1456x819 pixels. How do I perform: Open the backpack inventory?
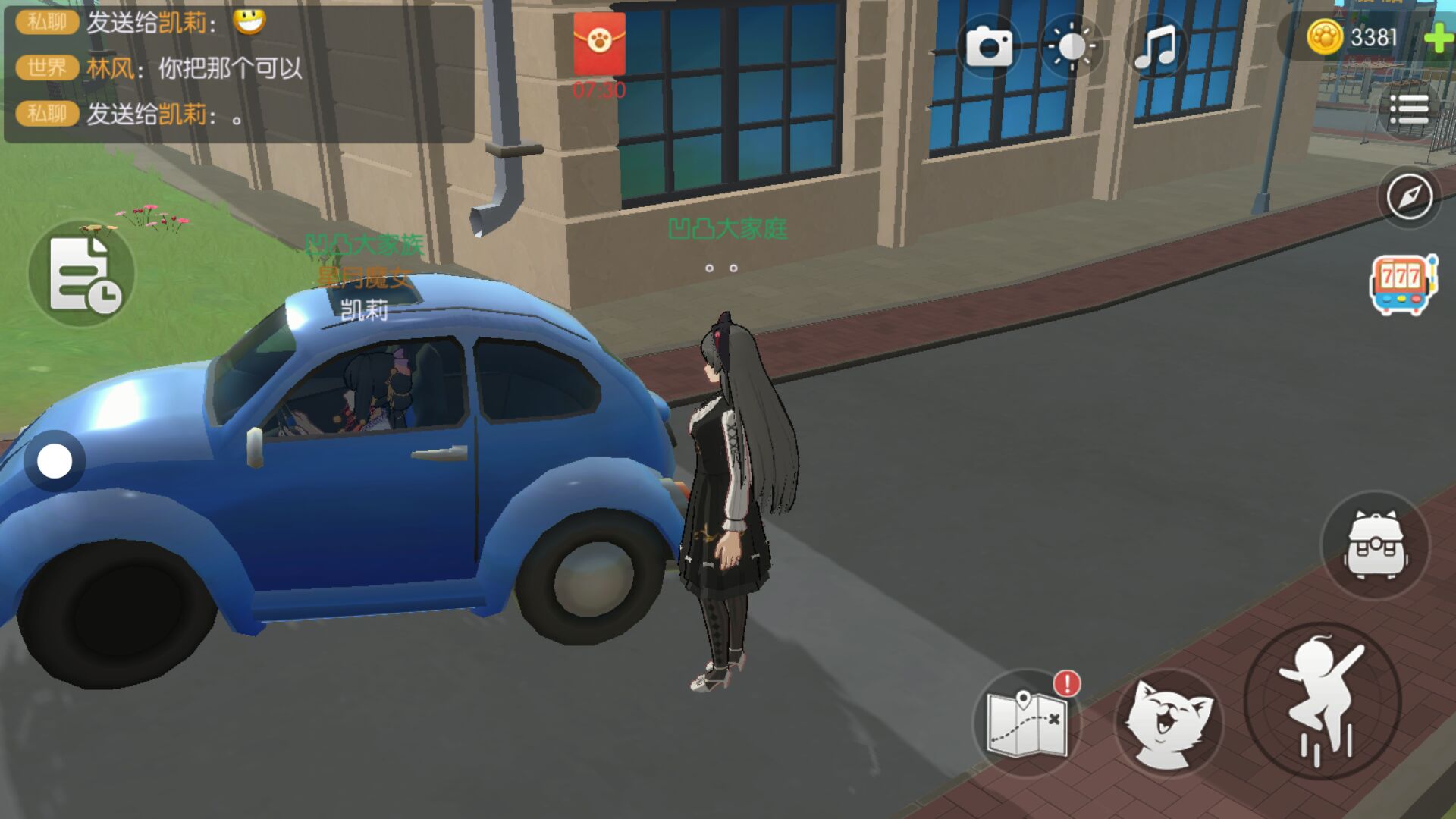pos(1376,546)
